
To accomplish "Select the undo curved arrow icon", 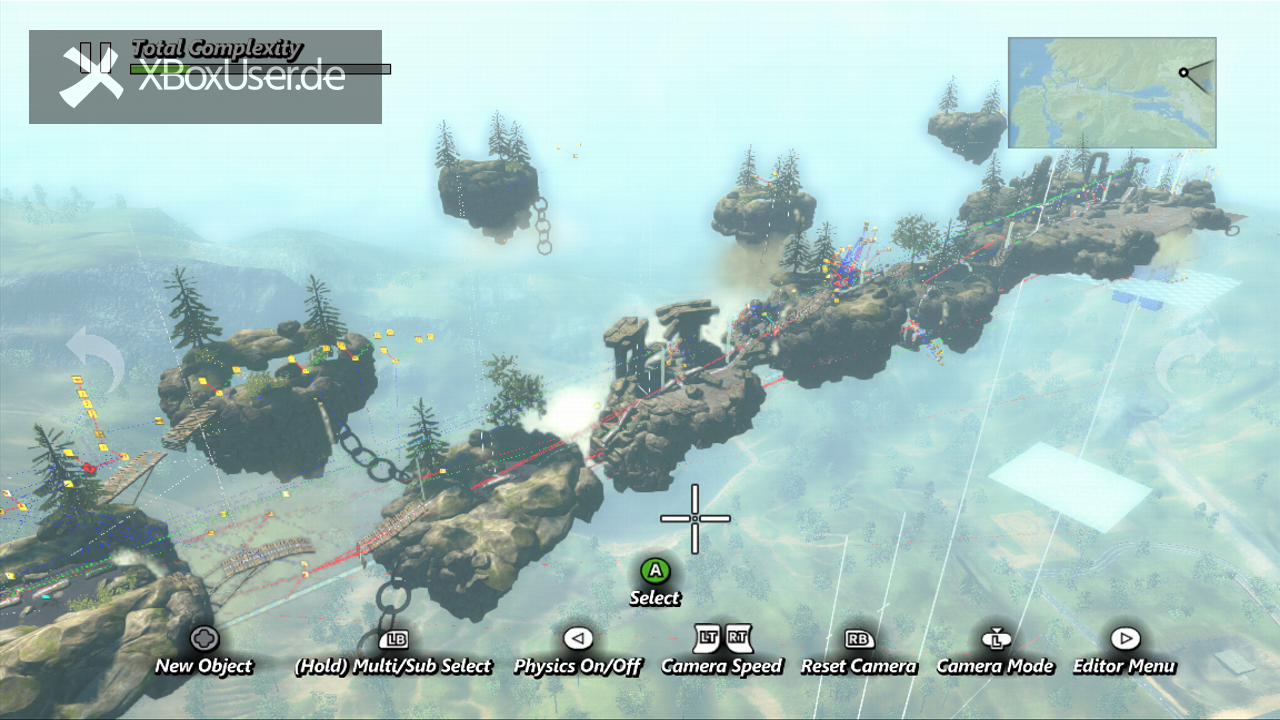I will click(x=94, y=361).
